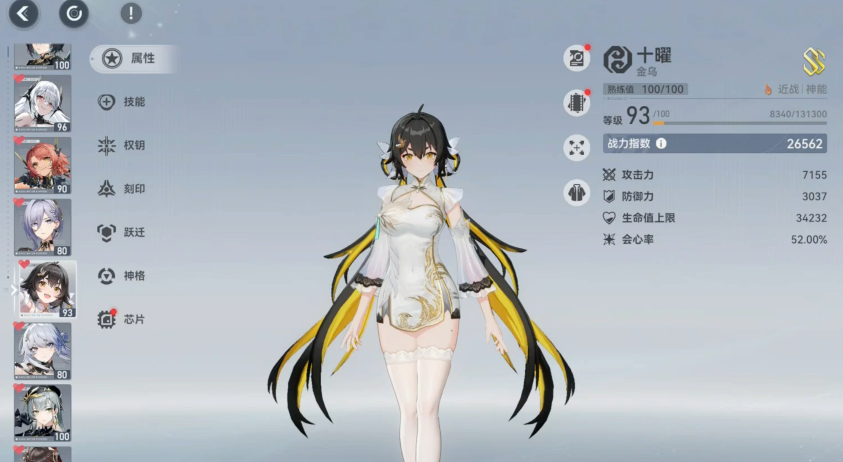Click the circular refresh icon in the header
Screen dimensions: 843x462
coord(74,13)
